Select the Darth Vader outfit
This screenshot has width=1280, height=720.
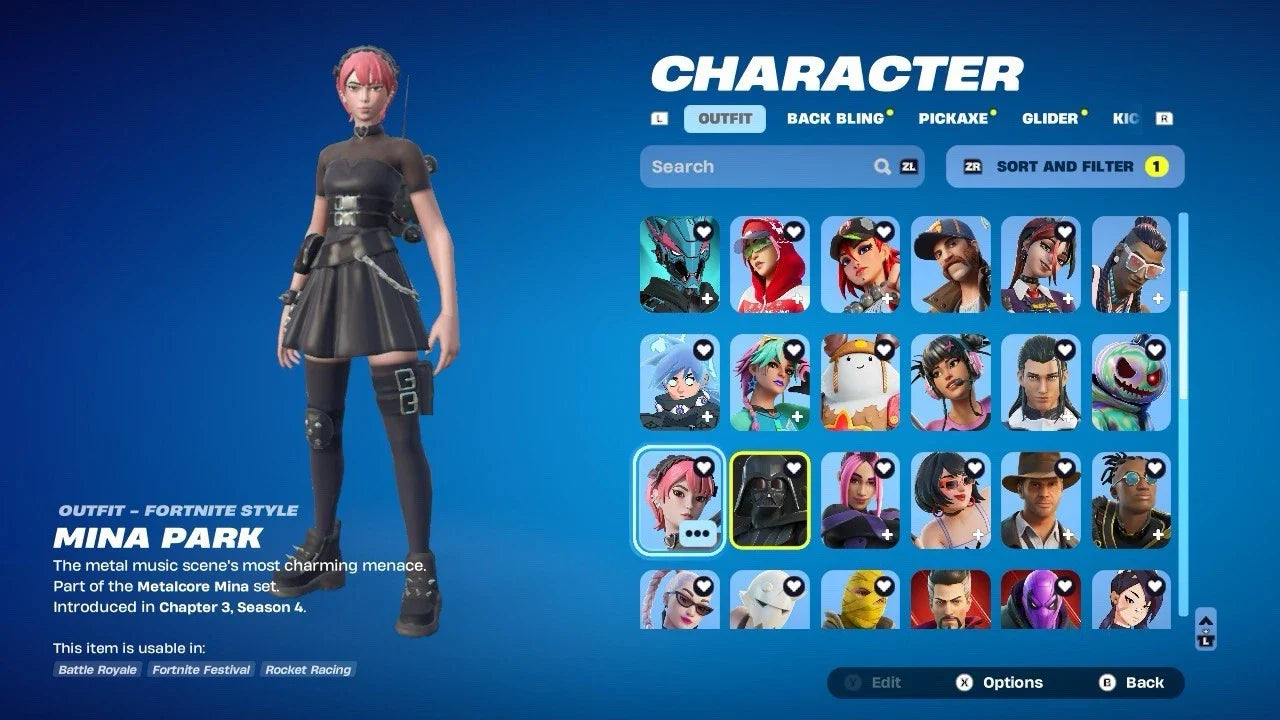pyautogui.click(x=769, y=500)
